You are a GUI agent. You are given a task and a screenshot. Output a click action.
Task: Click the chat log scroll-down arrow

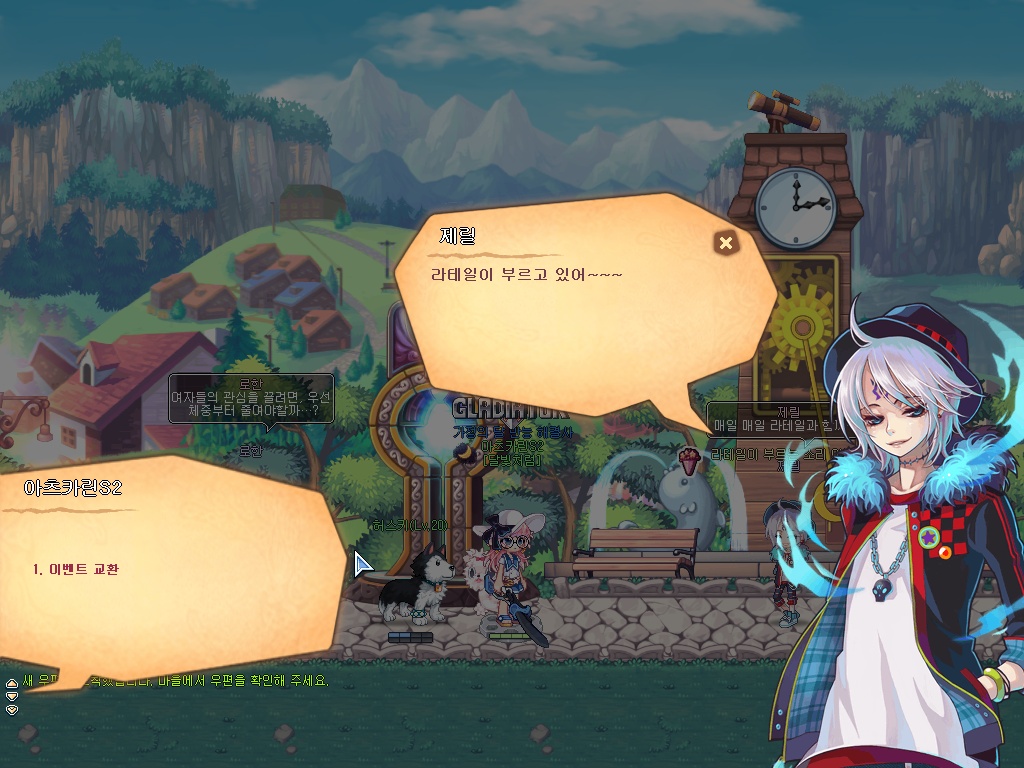[12, 697]
